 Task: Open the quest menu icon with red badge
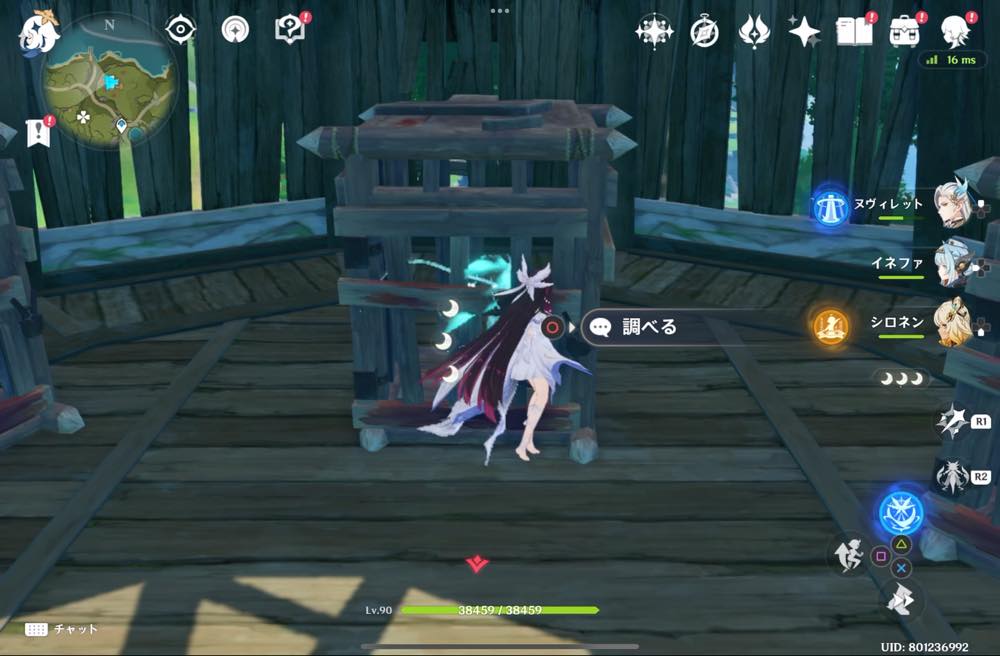(290, 29)
